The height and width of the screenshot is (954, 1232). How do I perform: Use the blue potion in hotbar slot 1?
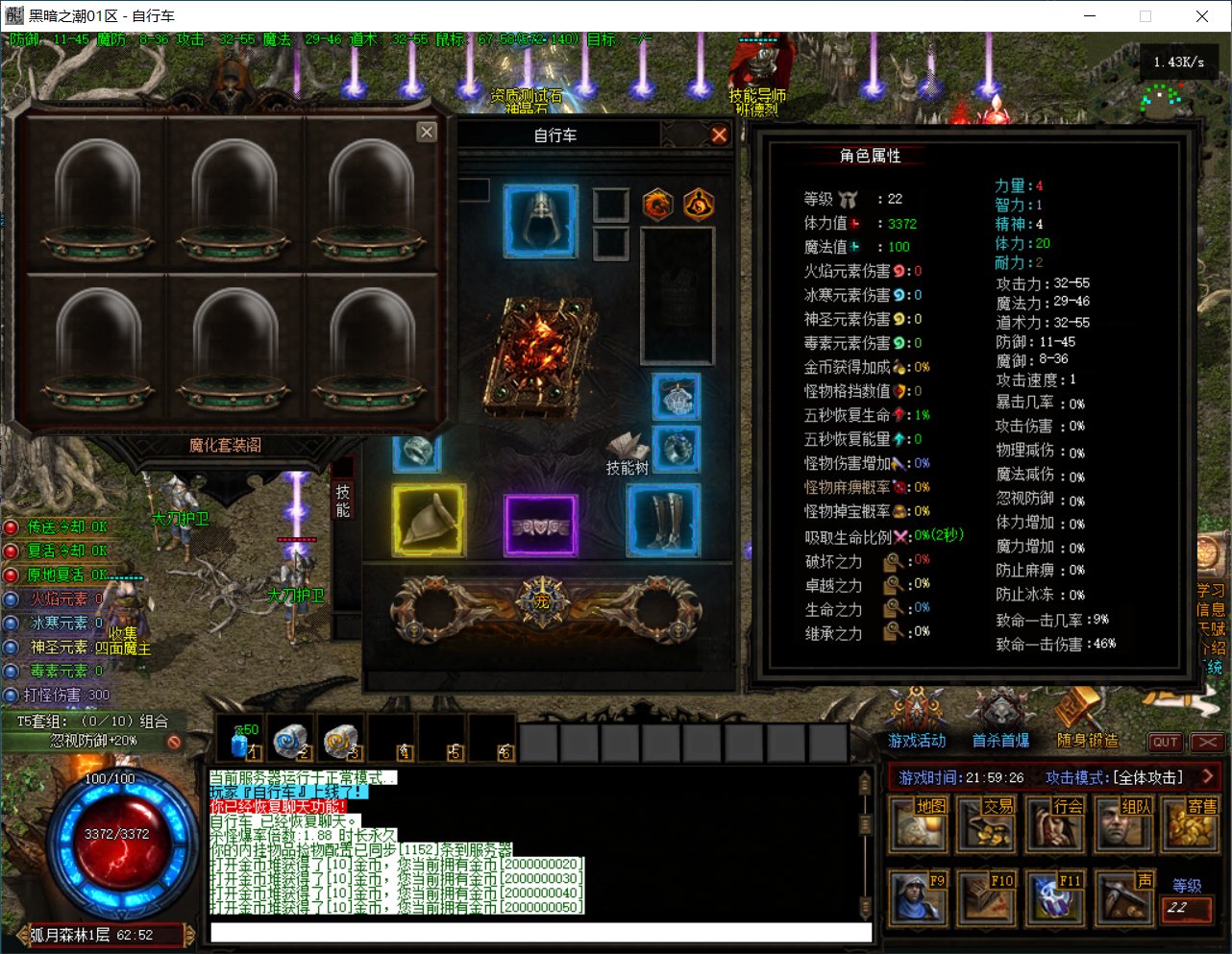[x=240, y=740]
